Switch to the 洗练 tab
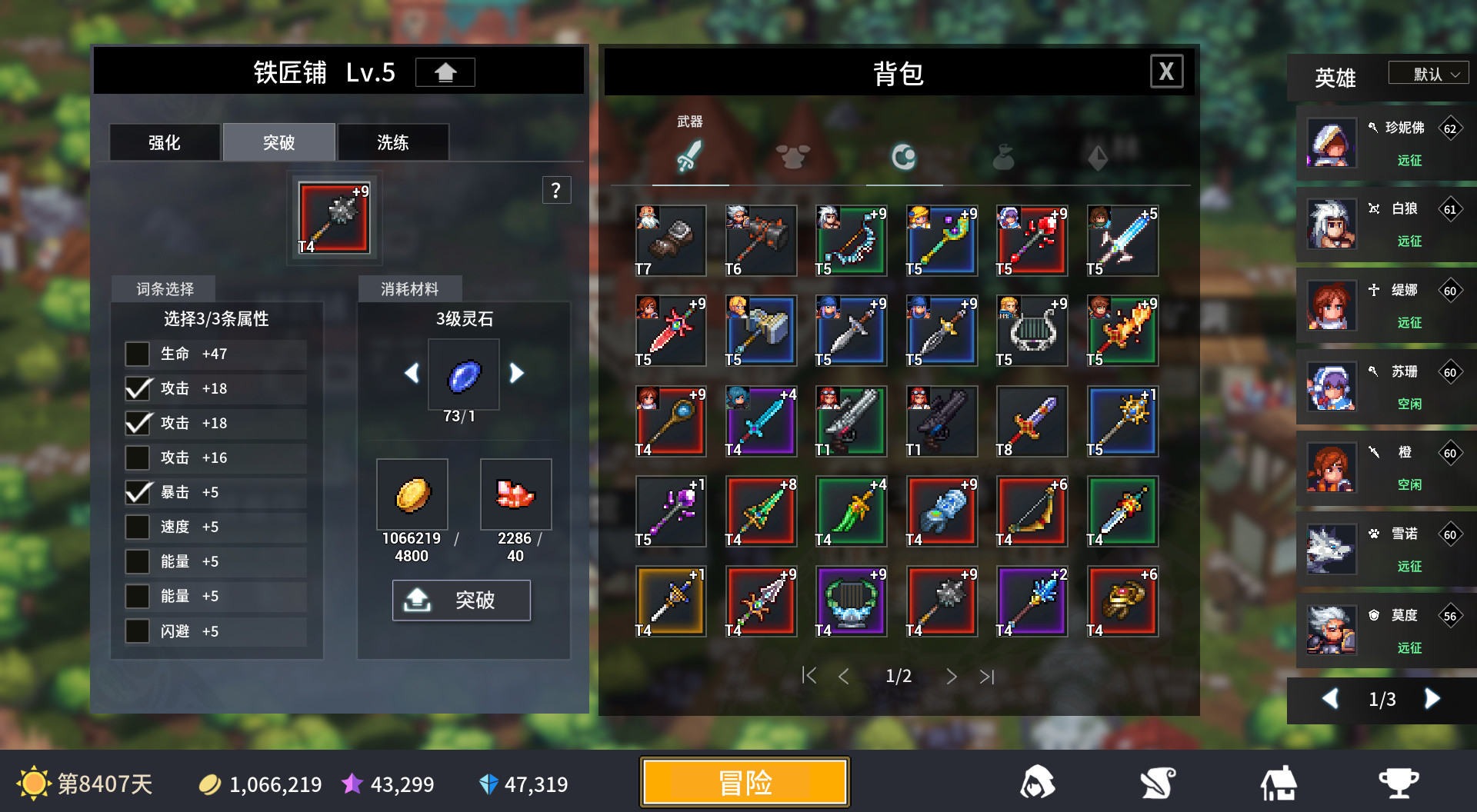The height and width of the screenshot is (812, 1477). pos(392,141)
